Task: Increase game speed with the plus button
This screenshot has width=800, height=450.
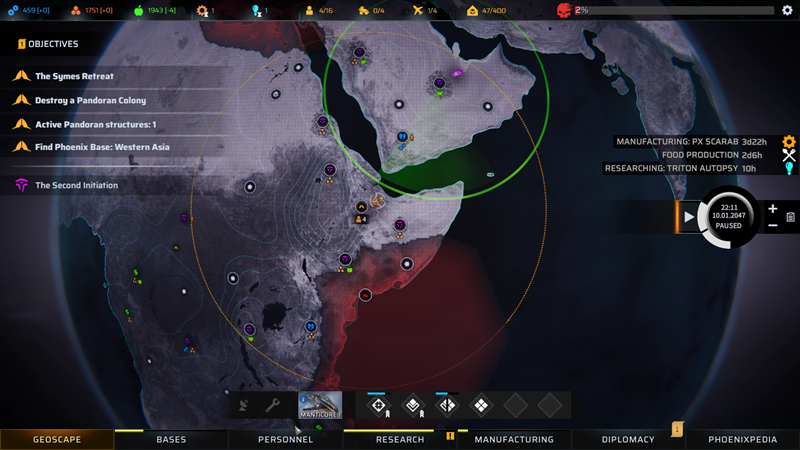Action: (x=773, y=209)
